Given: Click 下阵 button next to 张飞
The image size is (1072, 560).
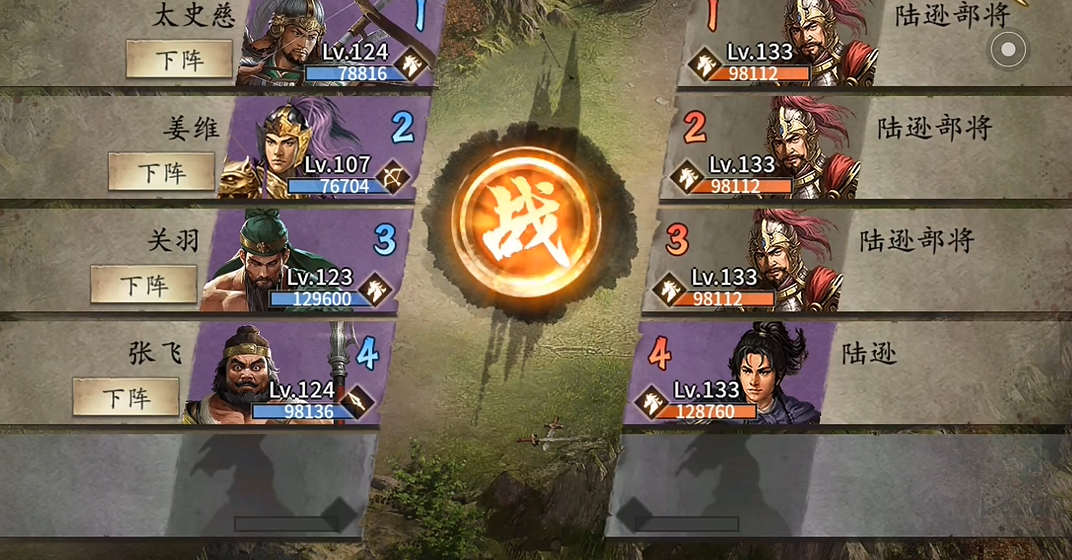Looking at the screenshot, I should coord(126,397).
